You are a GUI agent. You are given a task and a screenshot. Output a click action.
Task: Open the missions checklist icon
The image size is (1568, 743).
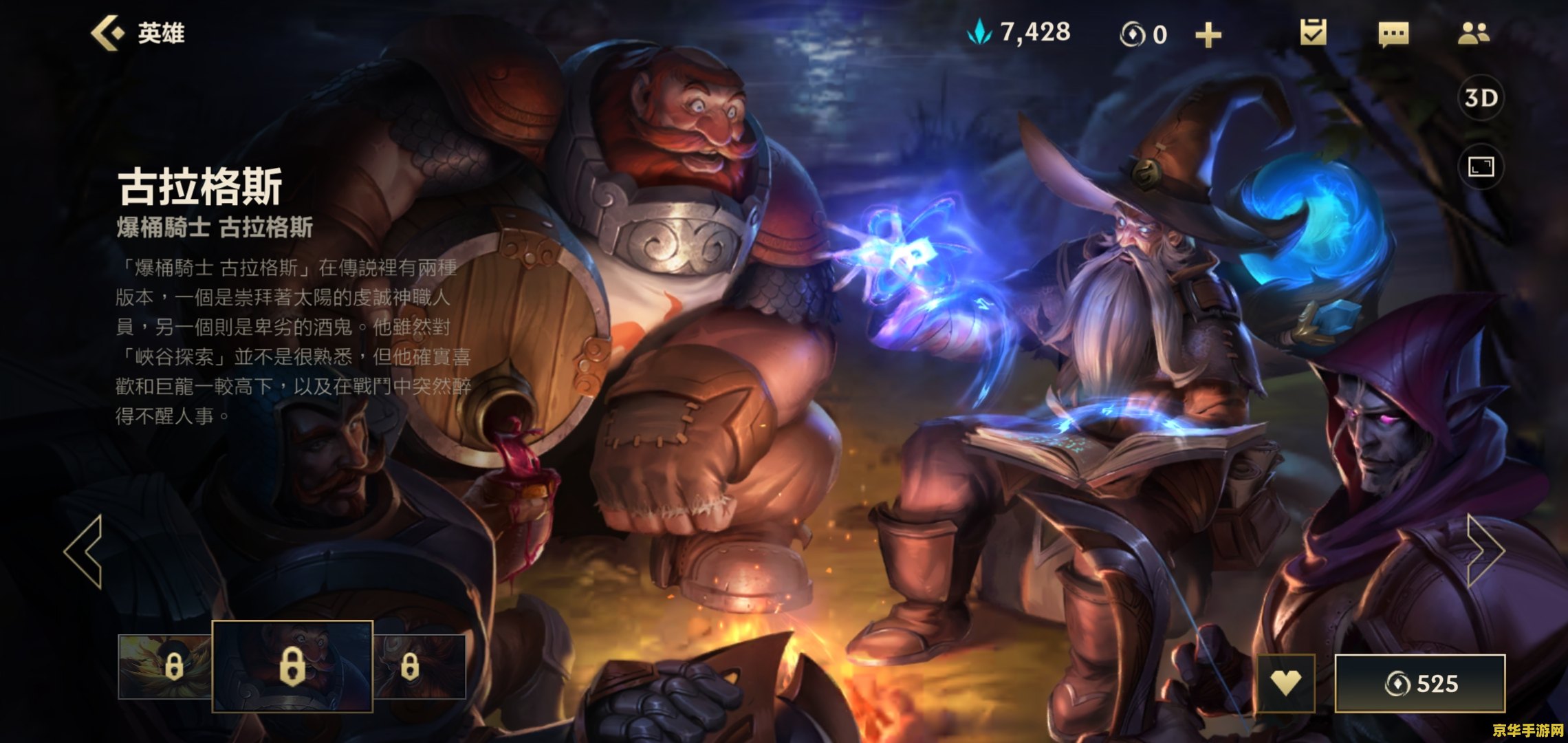[1313, 33]
